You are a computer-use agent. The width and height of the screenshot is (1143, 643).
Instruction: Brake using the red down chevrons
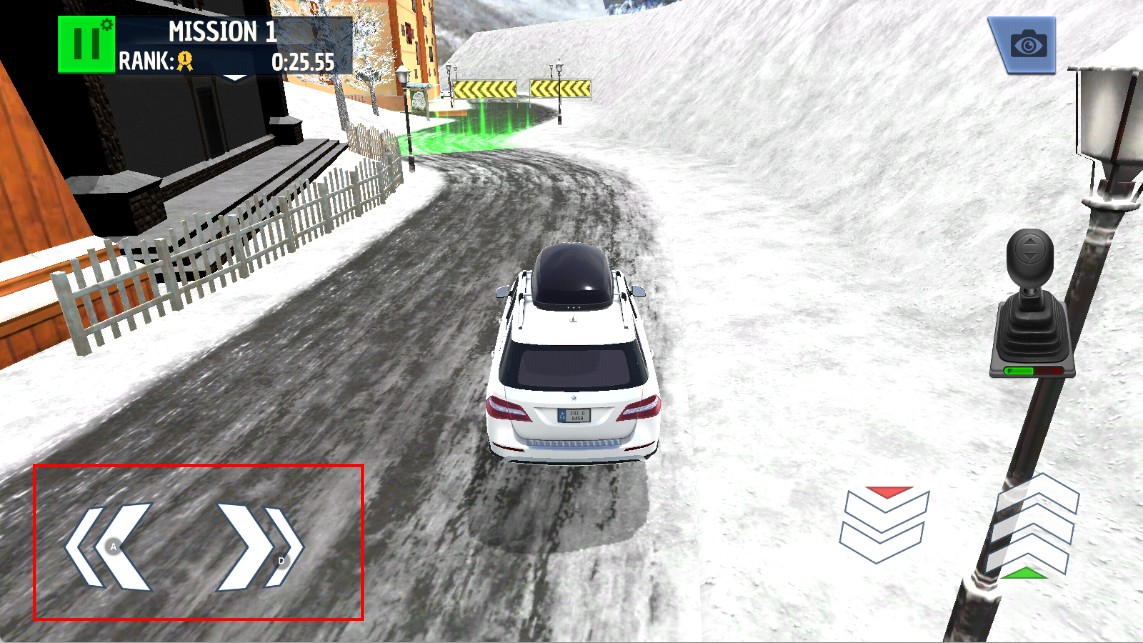(884, 523)
